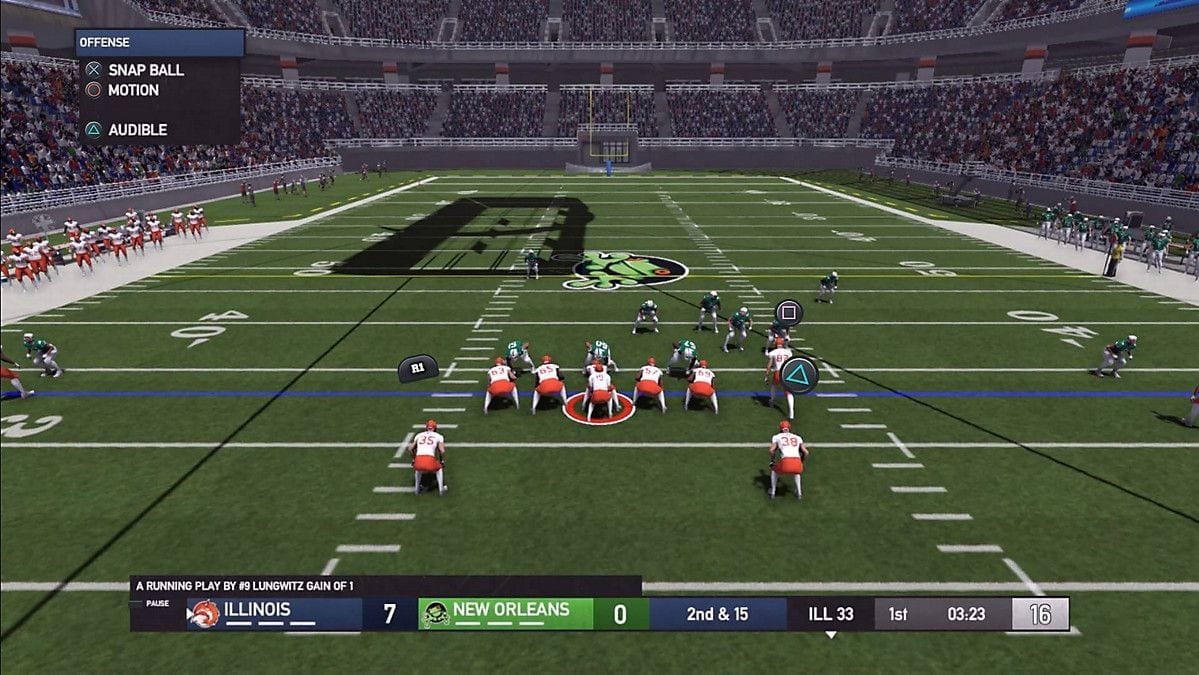Pause the game from the scoreboard
1199x675 pixels.
[158, 604]
